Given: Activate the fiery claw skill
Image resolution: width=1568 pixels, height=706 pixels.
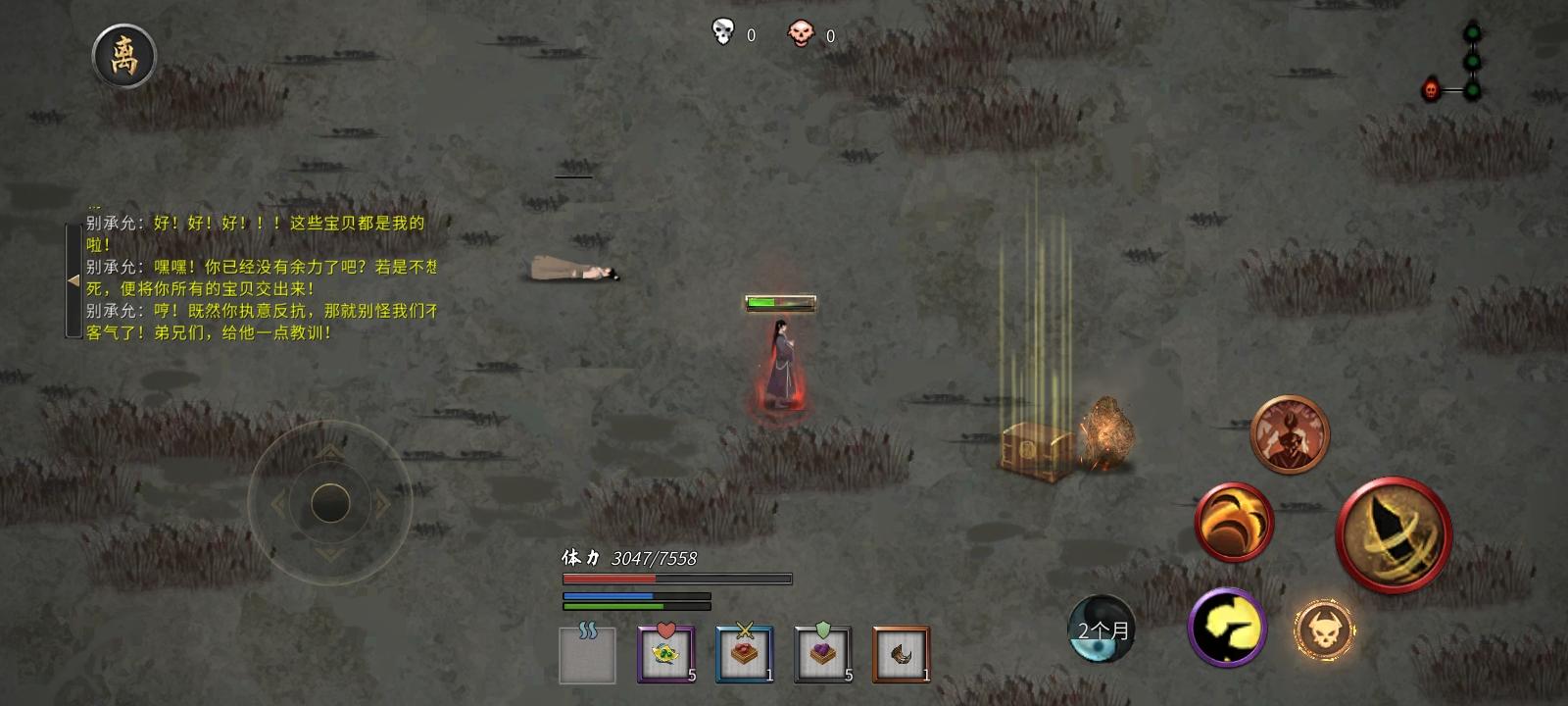Looking at the screenshot, I should pyautogui.click(x=1234, y=521).
